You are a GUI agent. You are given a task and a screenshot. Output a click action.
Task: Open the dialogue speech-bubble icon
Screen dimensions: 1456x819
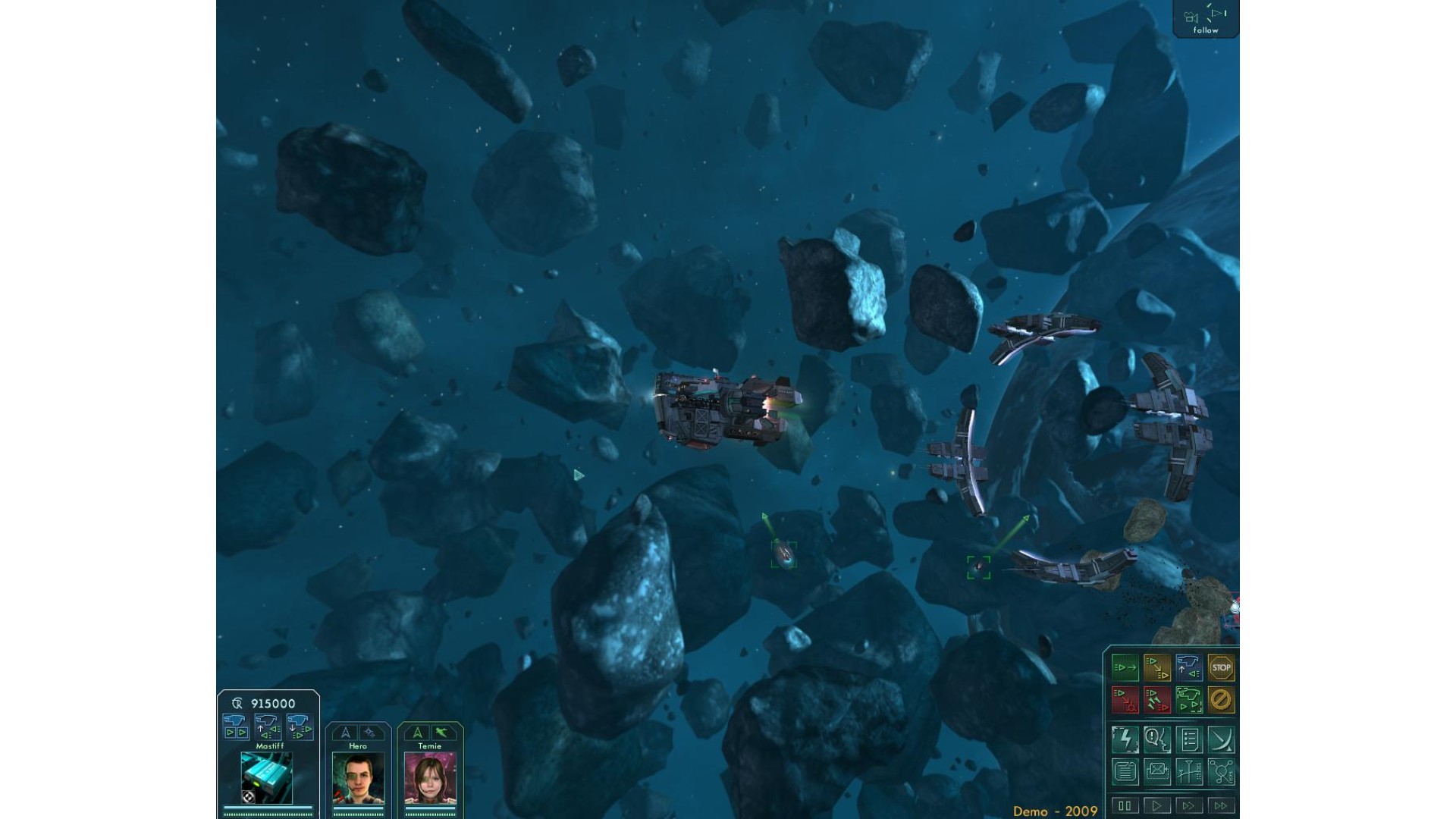[1157, 739]
